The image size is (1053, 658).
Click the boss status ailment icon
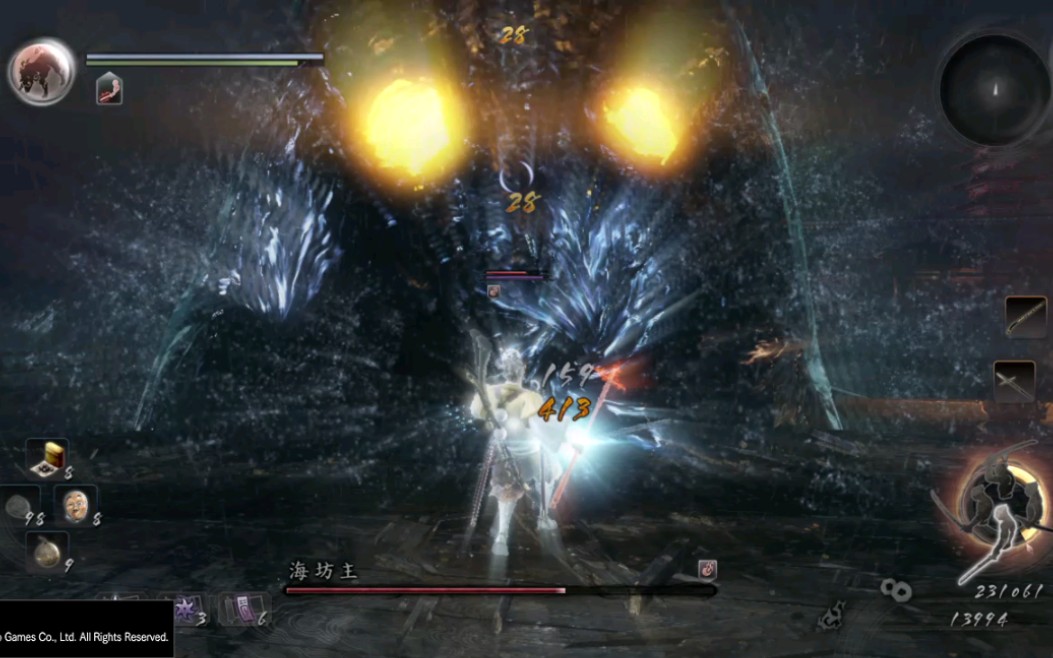coord(706,570)
